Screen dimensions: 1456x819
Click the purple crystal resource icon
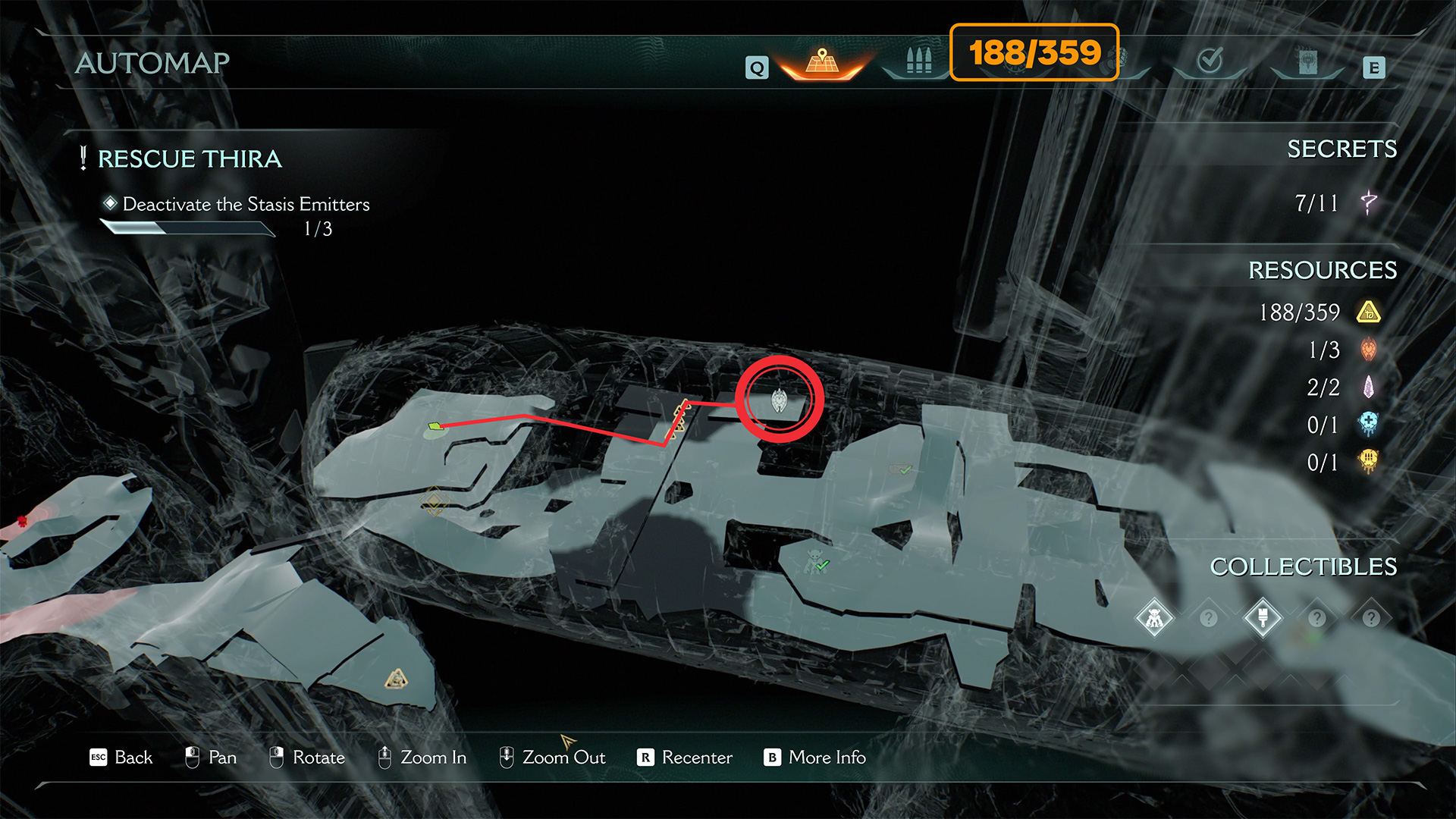pos(1368,387)
